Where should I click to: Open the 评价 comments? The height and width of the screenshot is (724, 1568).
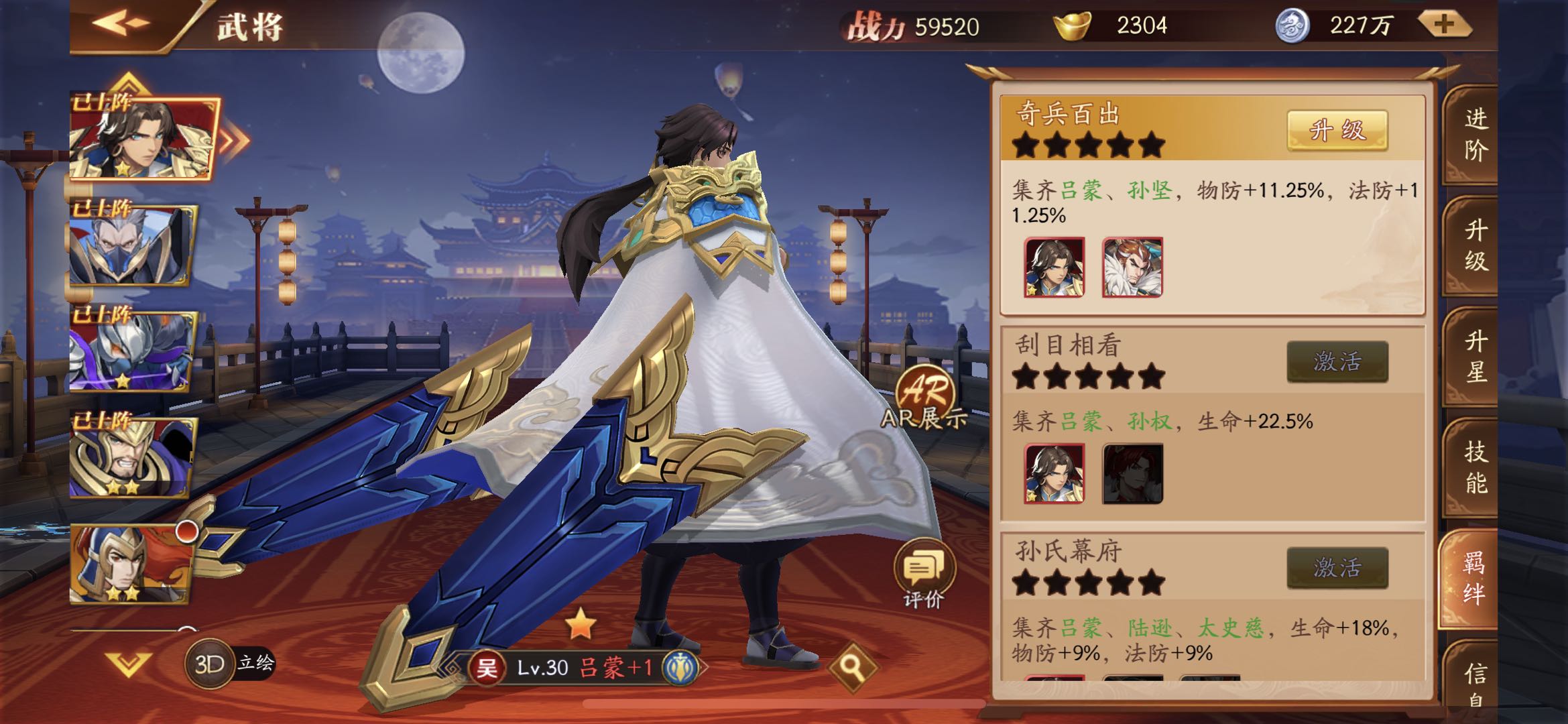tap(923, 573)
